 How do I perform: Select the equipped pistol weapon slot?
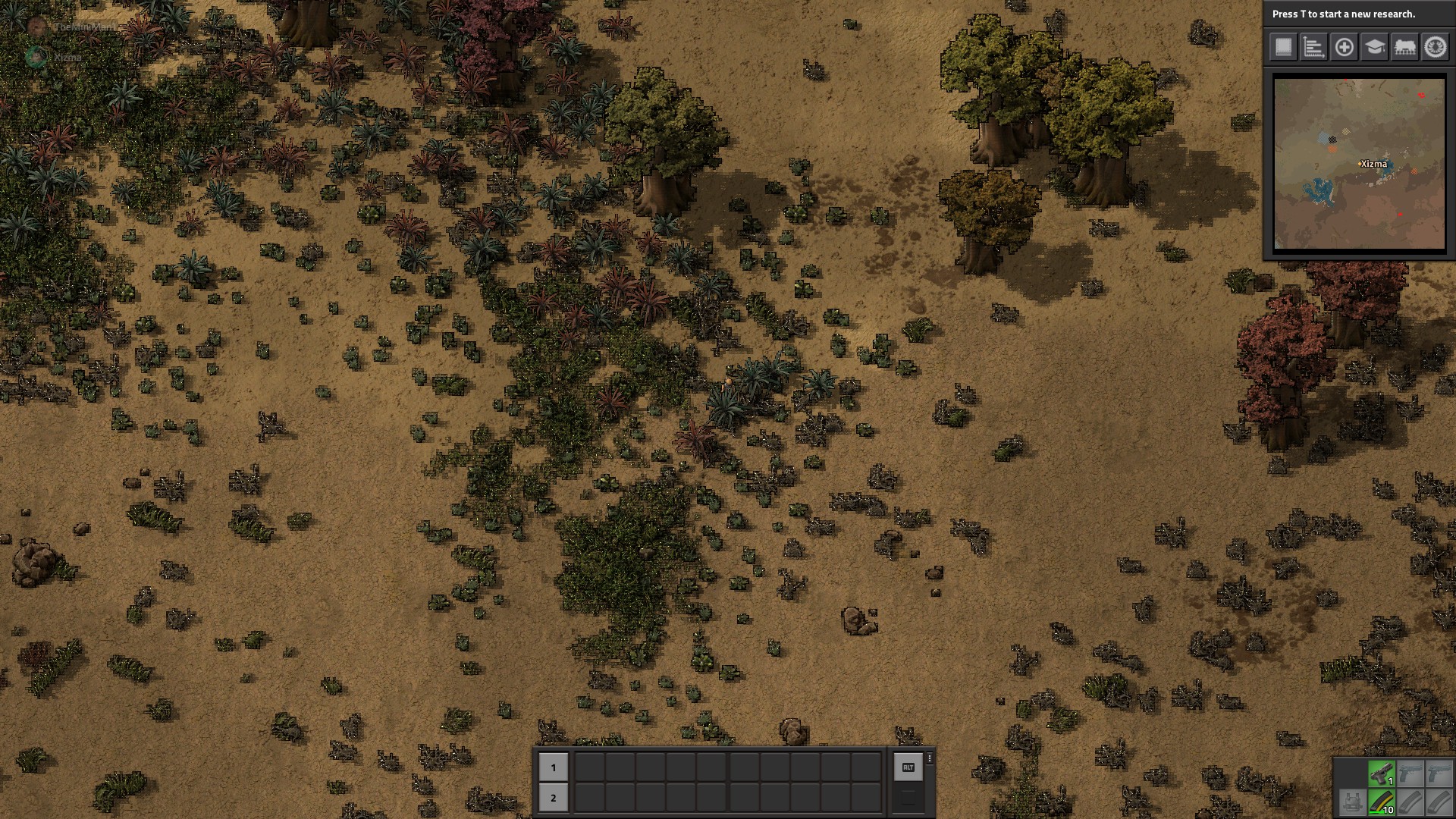pyautogui.click(x=1381, y=773)
